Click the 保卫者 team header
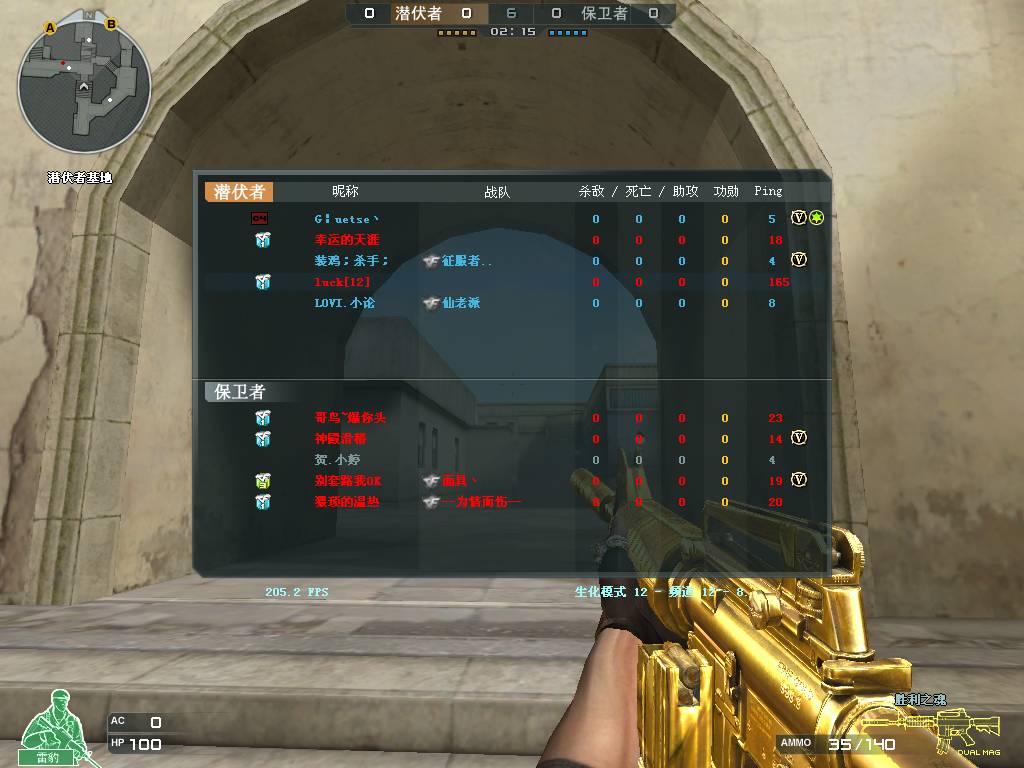Screen dimensions: 1024x768 click(240, 392)
